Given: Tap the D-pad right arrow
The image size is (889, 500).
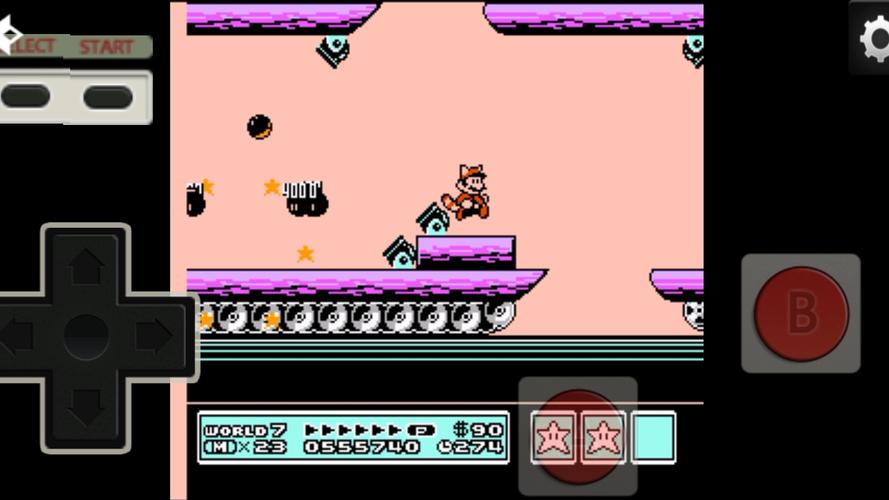Looking at the screenshot, I should [153, 336].
